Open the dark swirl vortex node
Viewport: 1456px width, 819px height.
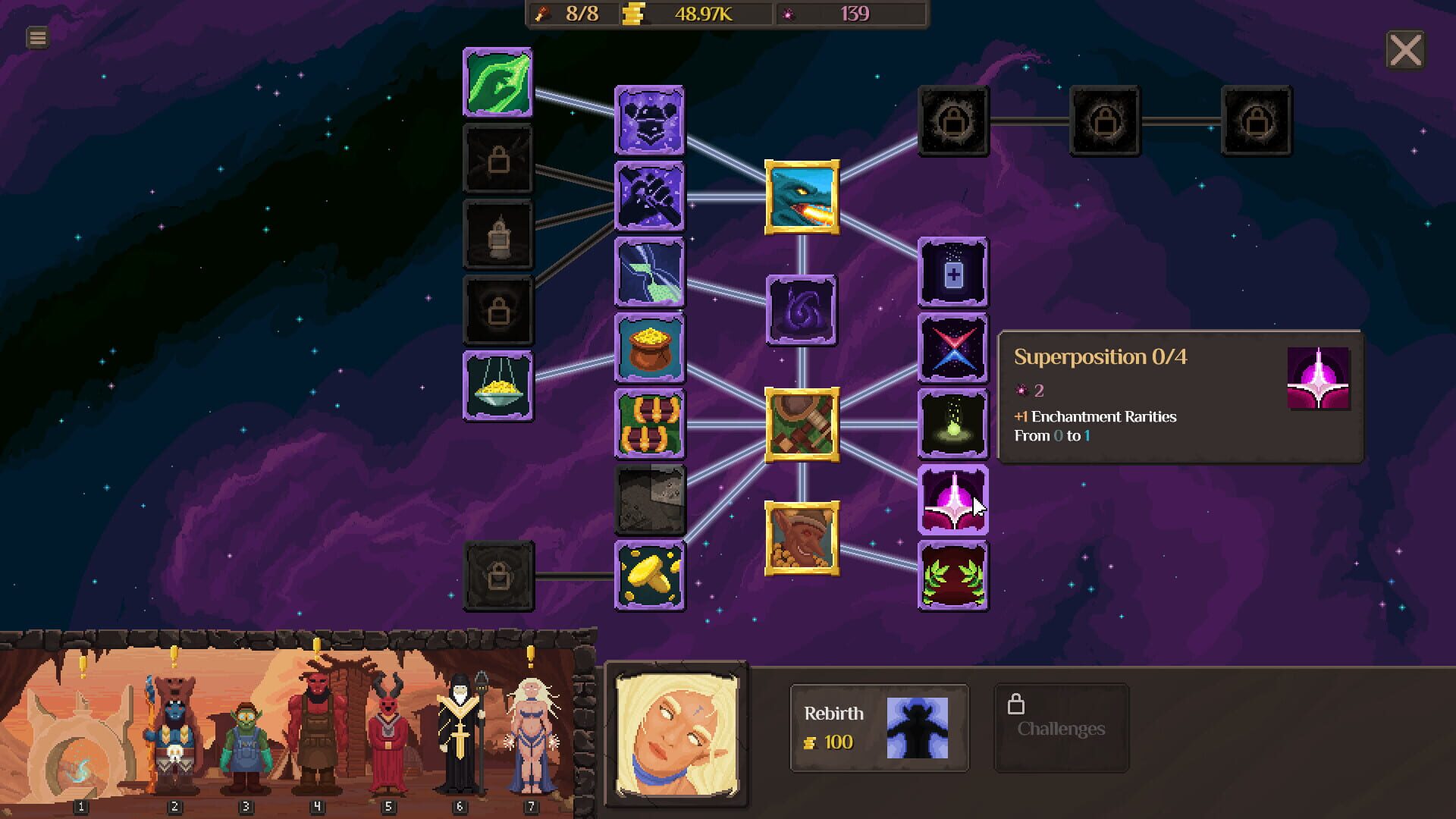tap(800, 309)
